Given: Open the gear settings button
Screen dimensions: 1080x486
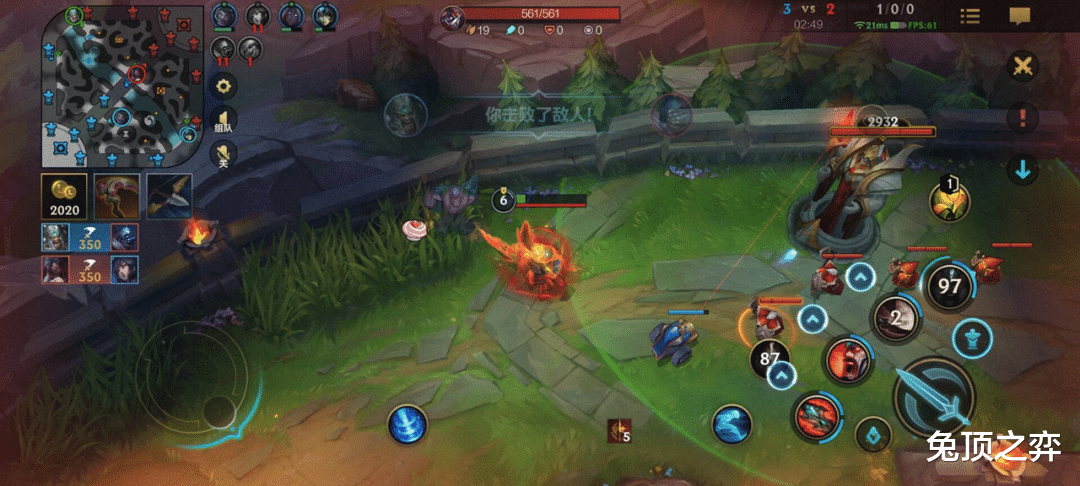Looking at the screenshot, I should (x=224, y=85).
